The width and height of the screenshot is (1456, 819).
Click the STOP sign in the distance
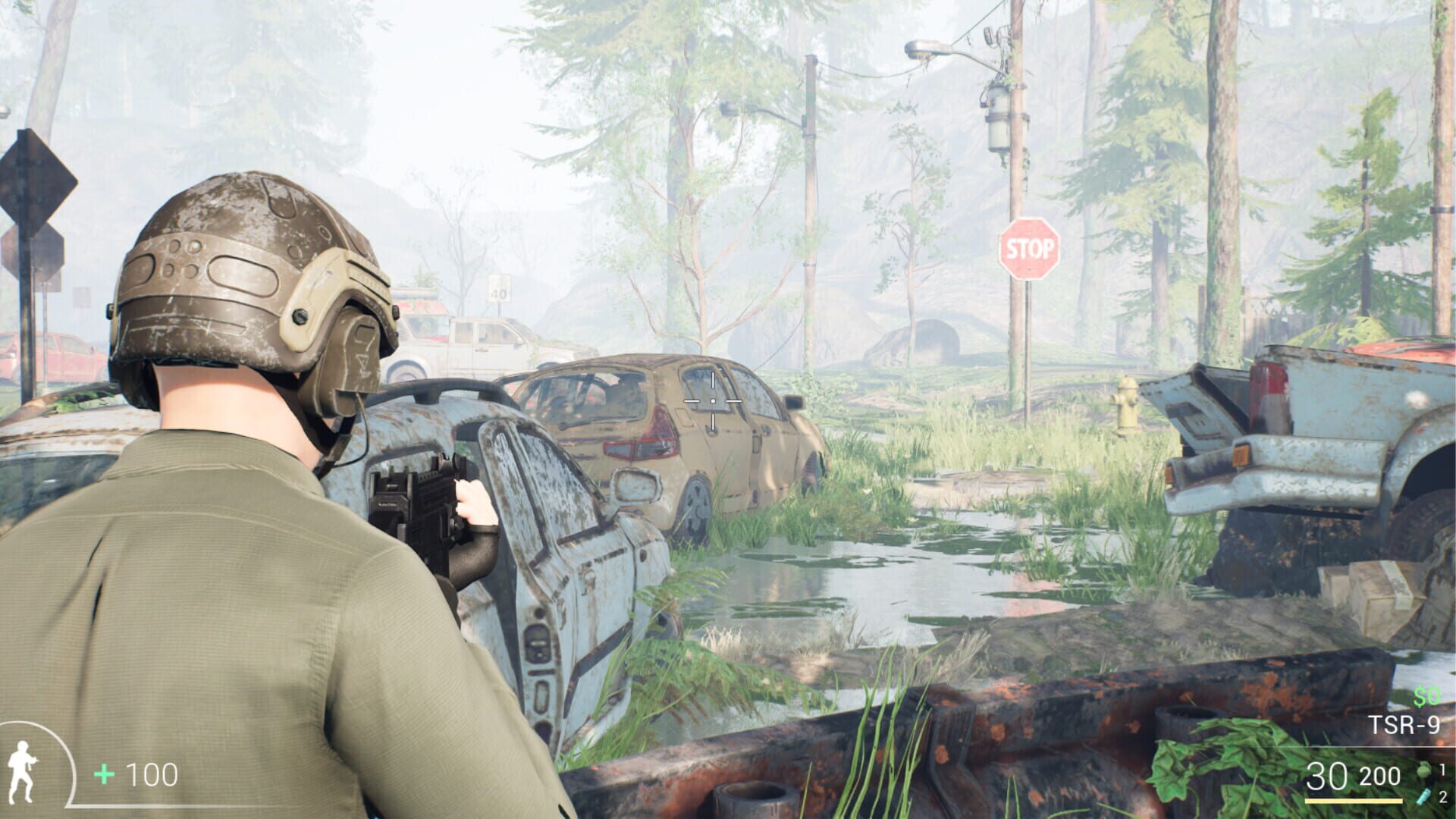click(x=1028, y=248)
